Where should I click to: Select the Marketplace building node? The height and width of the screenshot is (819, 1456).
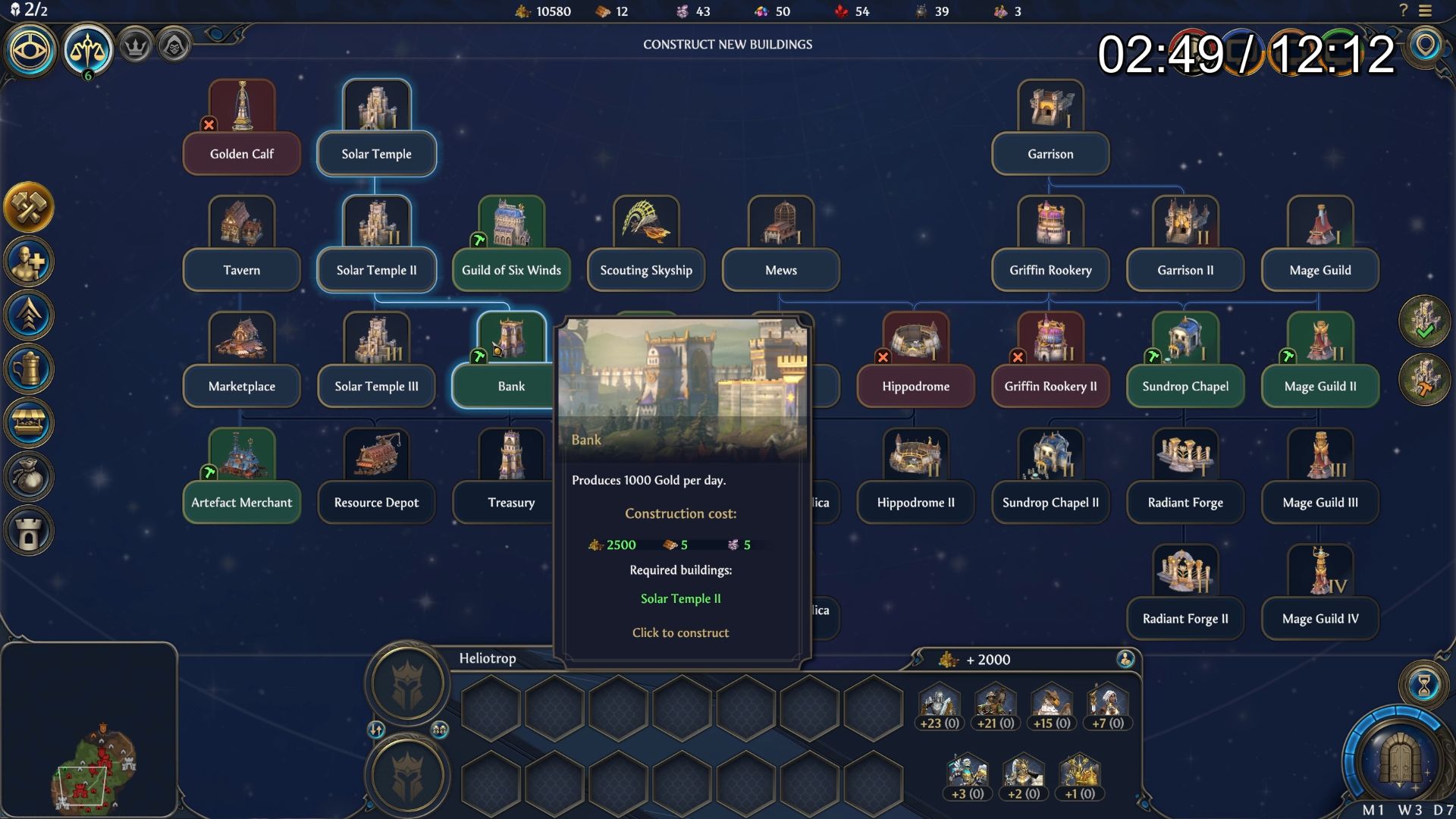coord(242,386)
